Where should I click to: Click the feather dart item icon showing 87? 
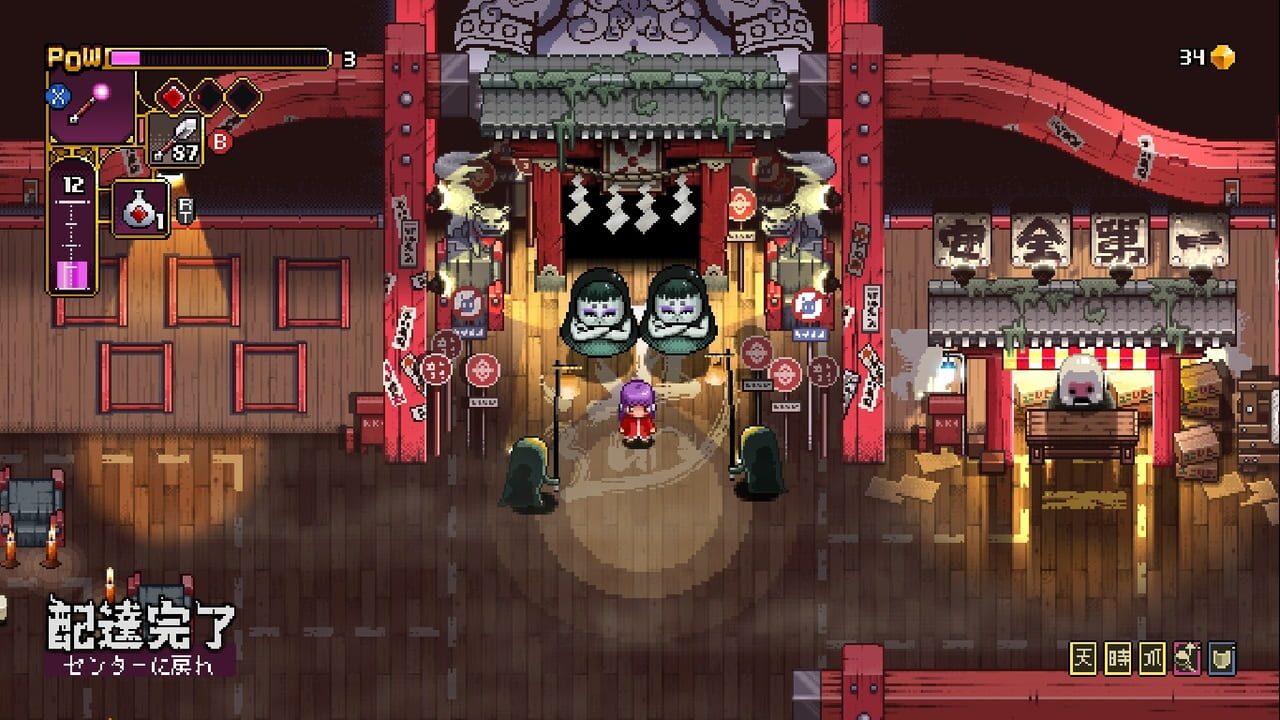[175, 140]
